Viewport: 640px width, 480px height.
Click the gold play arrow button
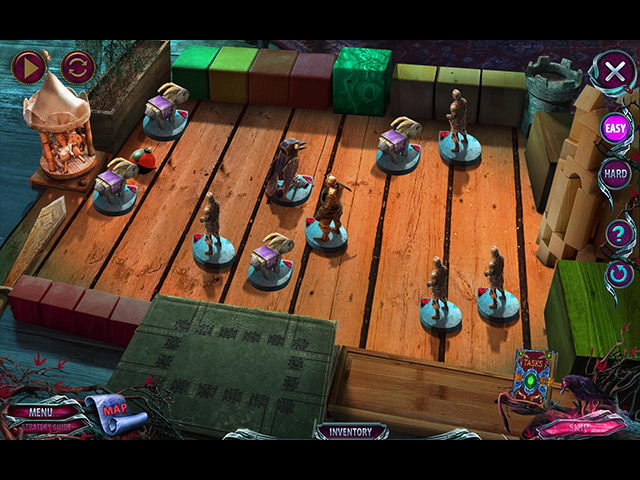[x=29, y=67]
